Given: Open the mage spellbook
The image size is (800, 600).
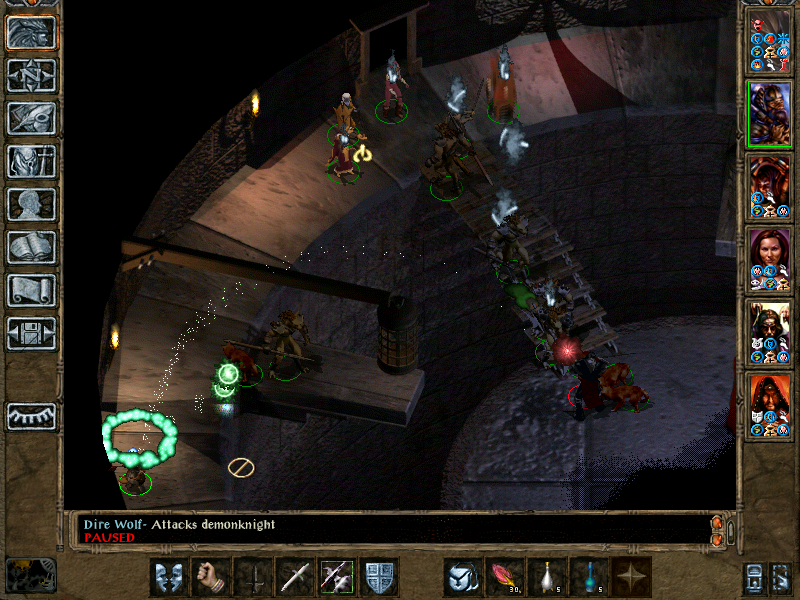Looking at the screenshot, I should coord(32,247).
